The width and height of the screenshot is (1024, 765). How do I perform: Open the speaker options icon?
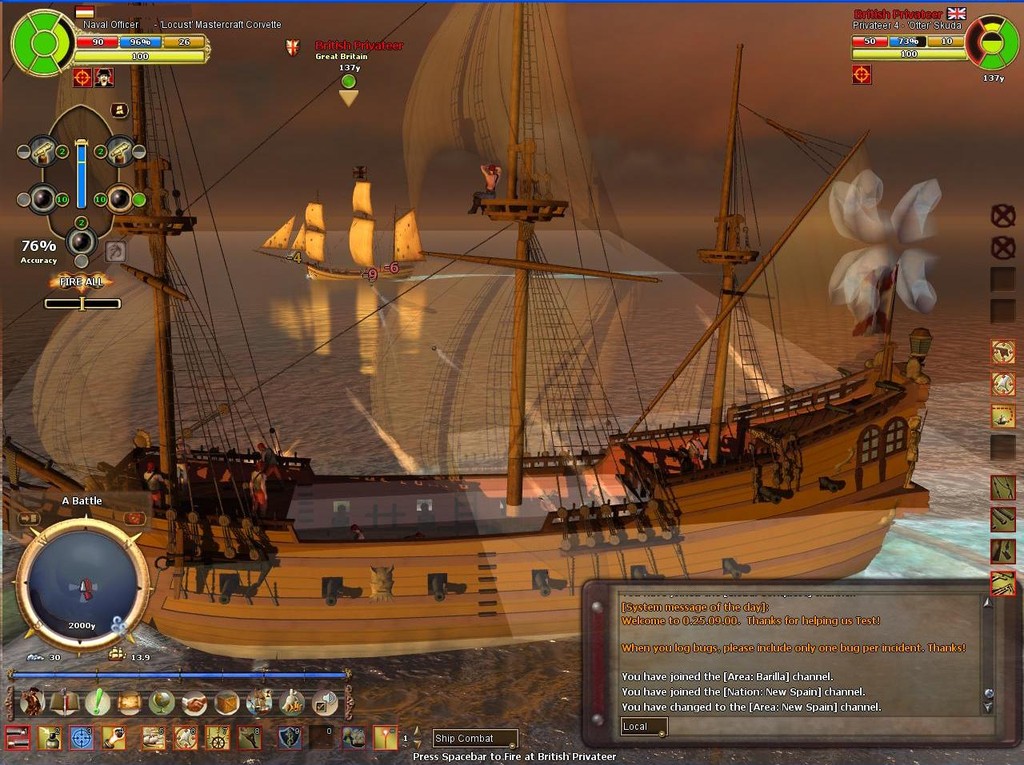[325, 702]
